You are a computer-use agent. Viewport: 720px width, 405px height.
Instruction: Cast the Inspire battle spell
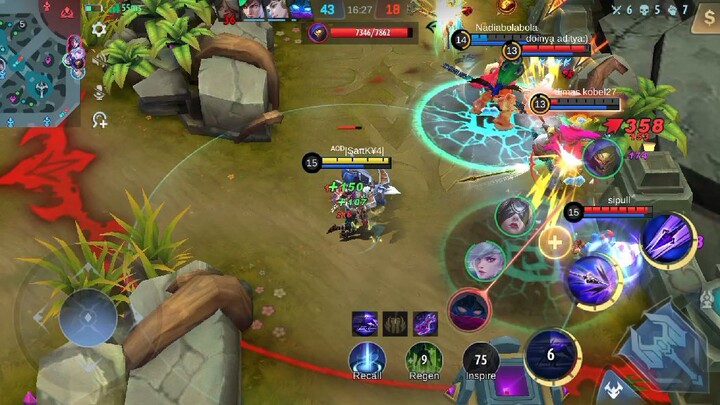pyautogui.click(x=481, y=358)
